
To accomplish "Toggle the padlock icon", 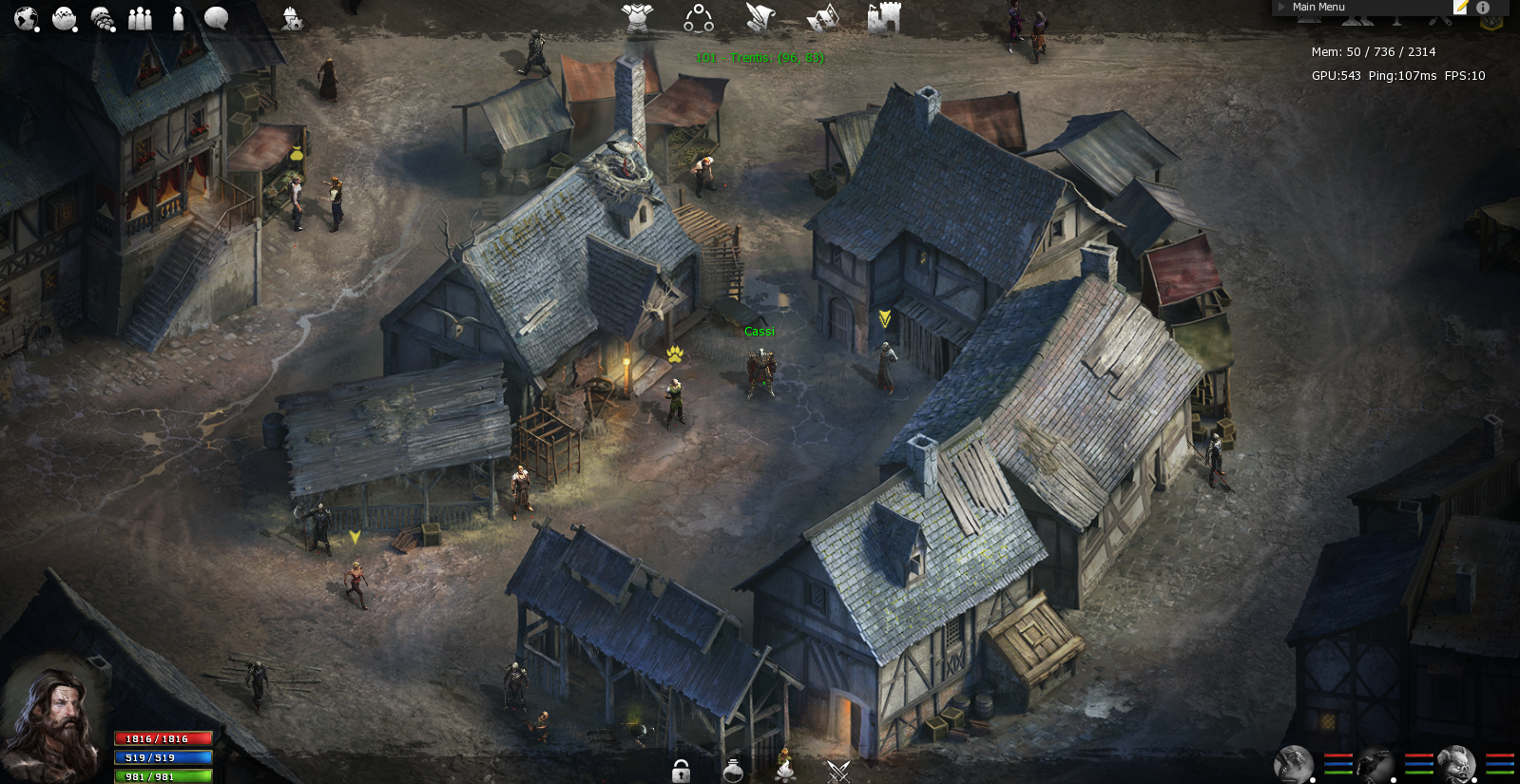I will tap(681, 771).
